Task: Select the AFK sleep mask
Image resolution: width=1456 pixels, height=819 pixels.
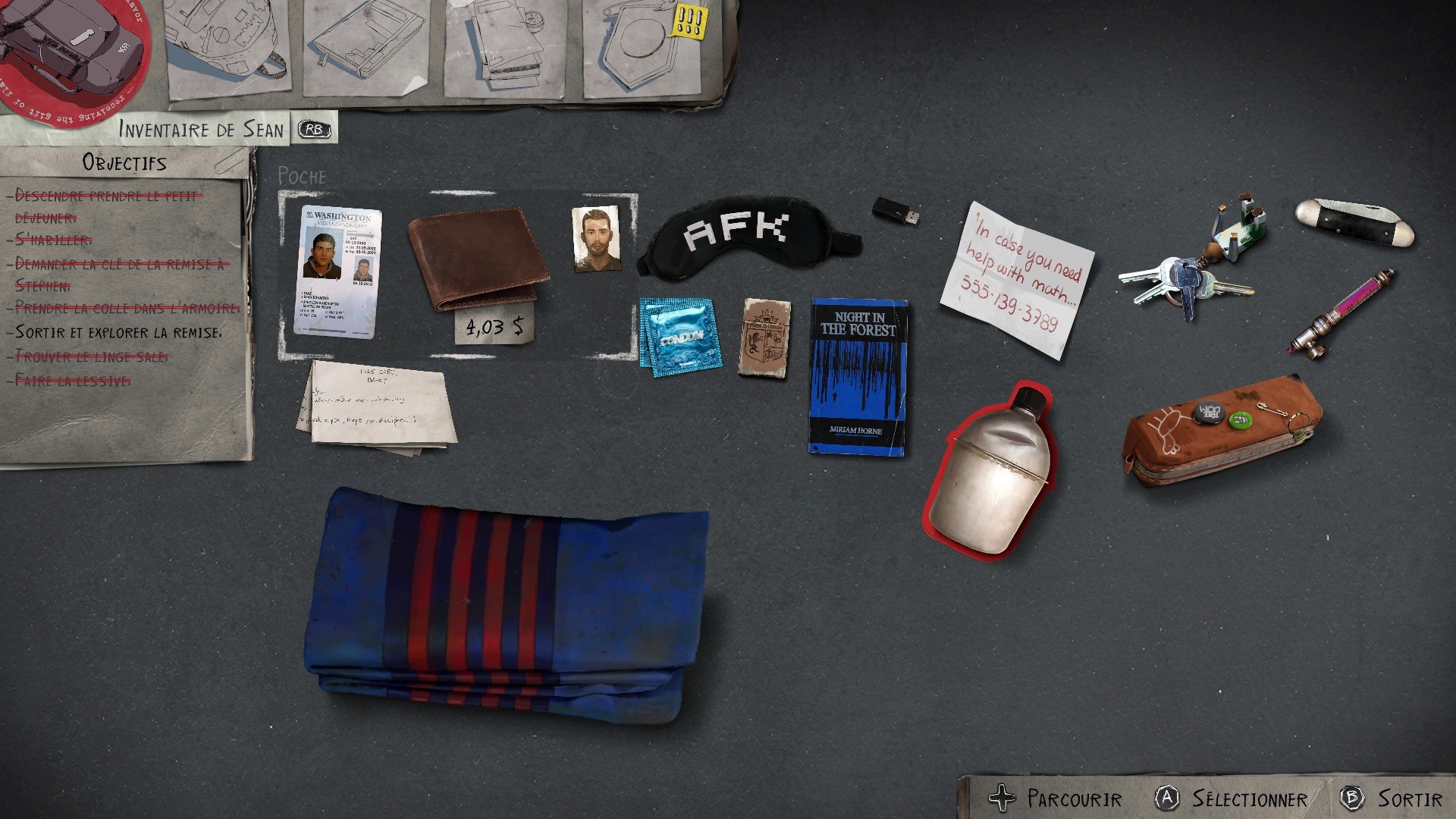Action: 747,235
